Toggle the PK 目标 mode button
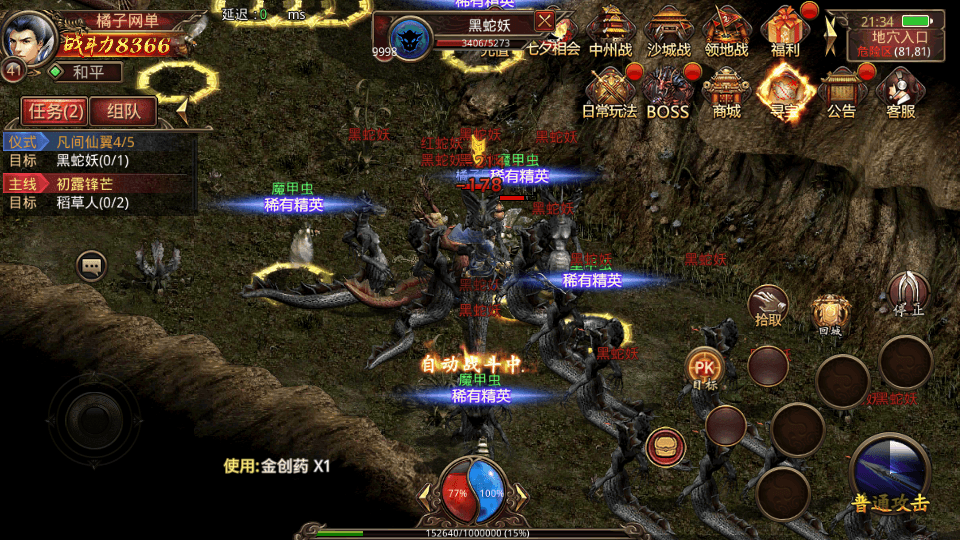 pos(705,369)
